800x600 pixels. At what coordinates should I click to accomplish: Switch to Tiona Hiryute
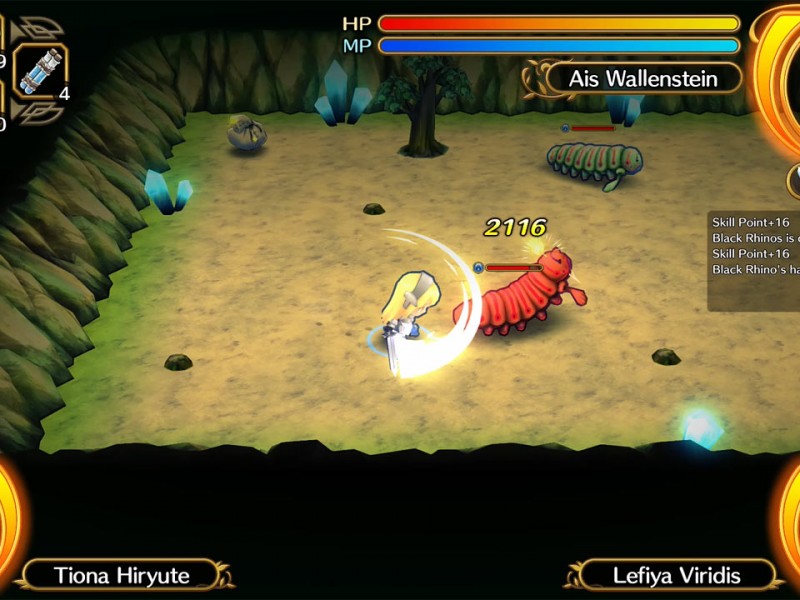point(122,574)
